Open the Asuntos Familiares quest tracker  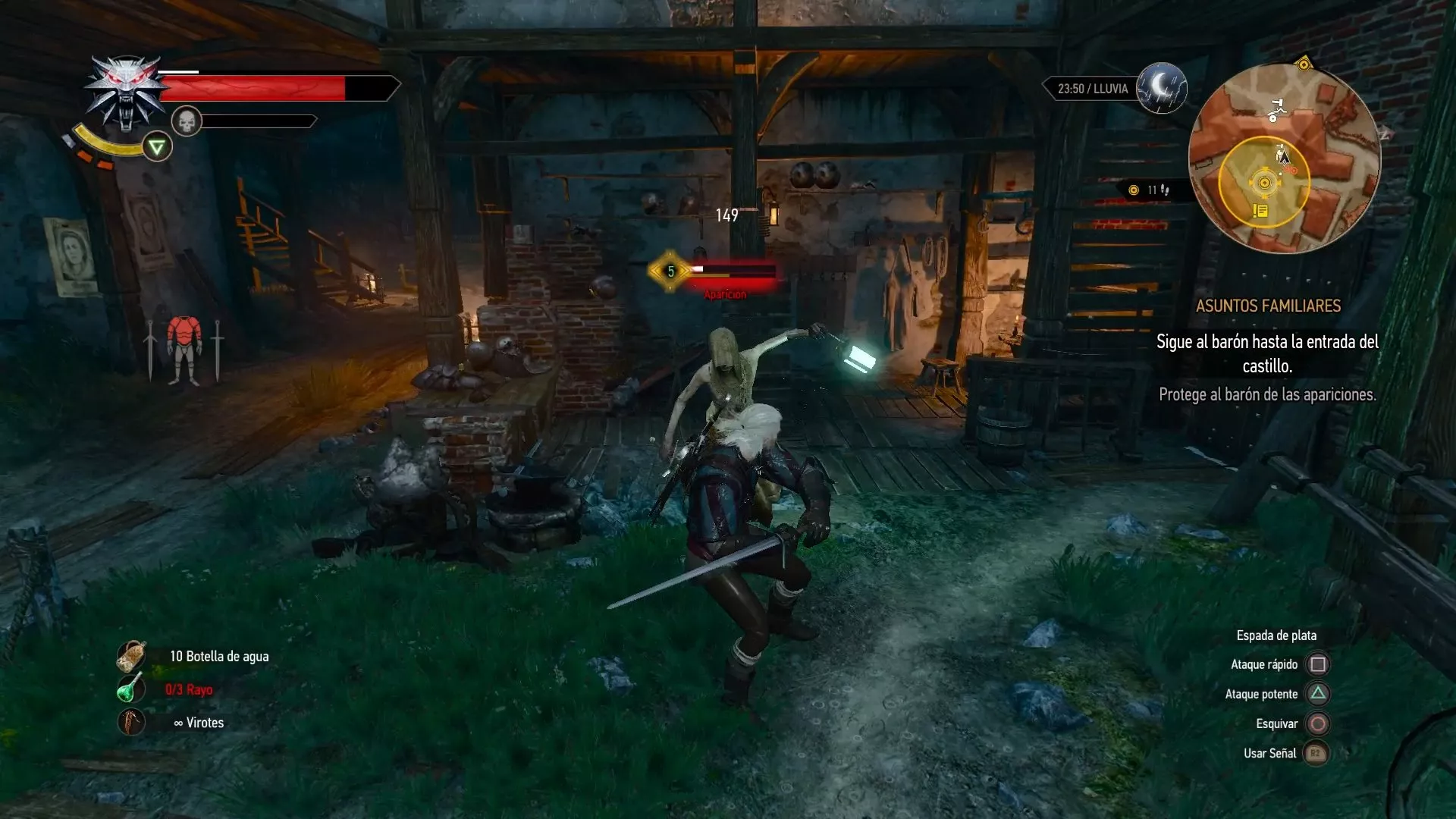click(1268, 306)
